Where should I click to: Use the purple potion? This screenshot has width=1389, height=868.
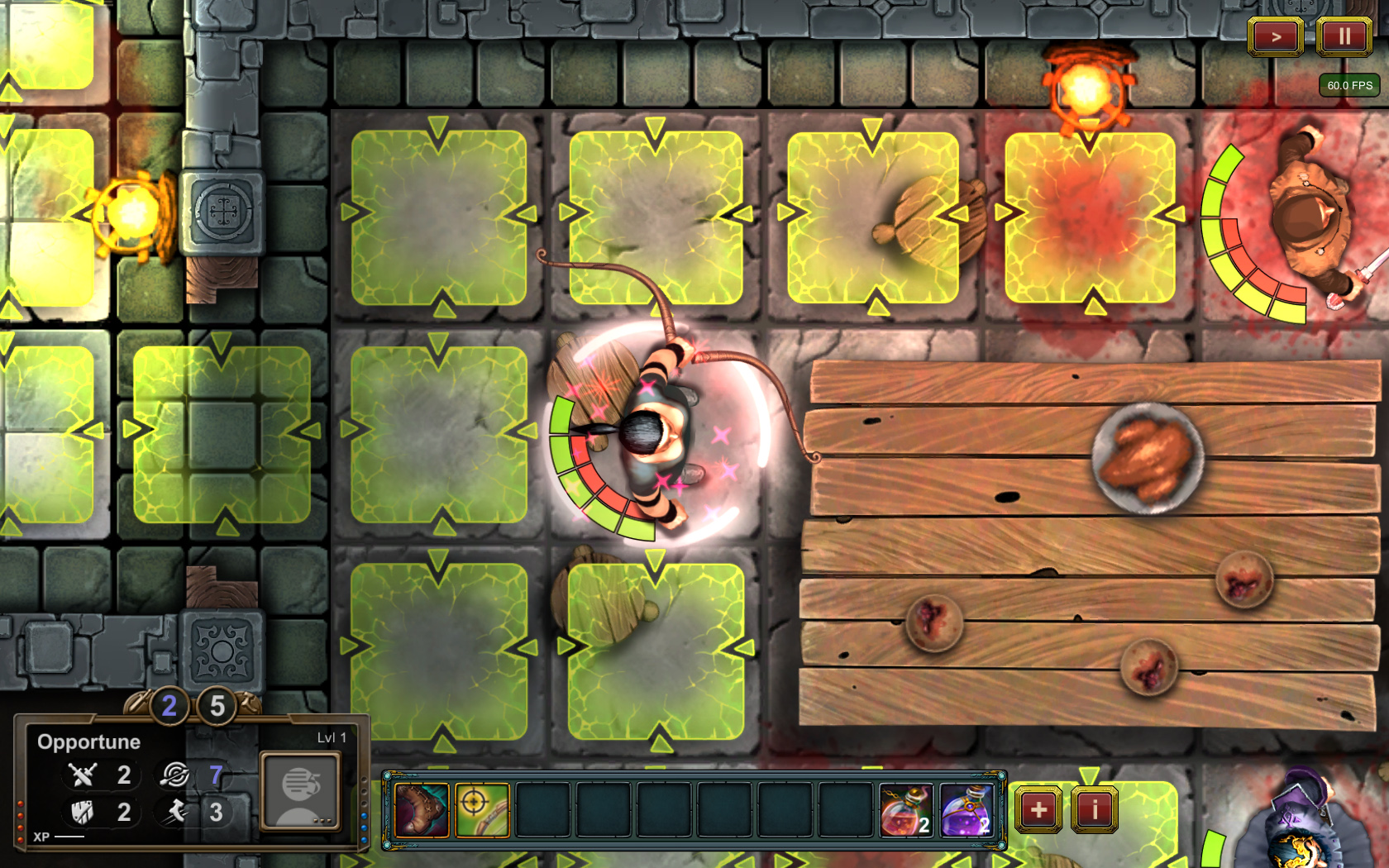(x=966, y=810)
